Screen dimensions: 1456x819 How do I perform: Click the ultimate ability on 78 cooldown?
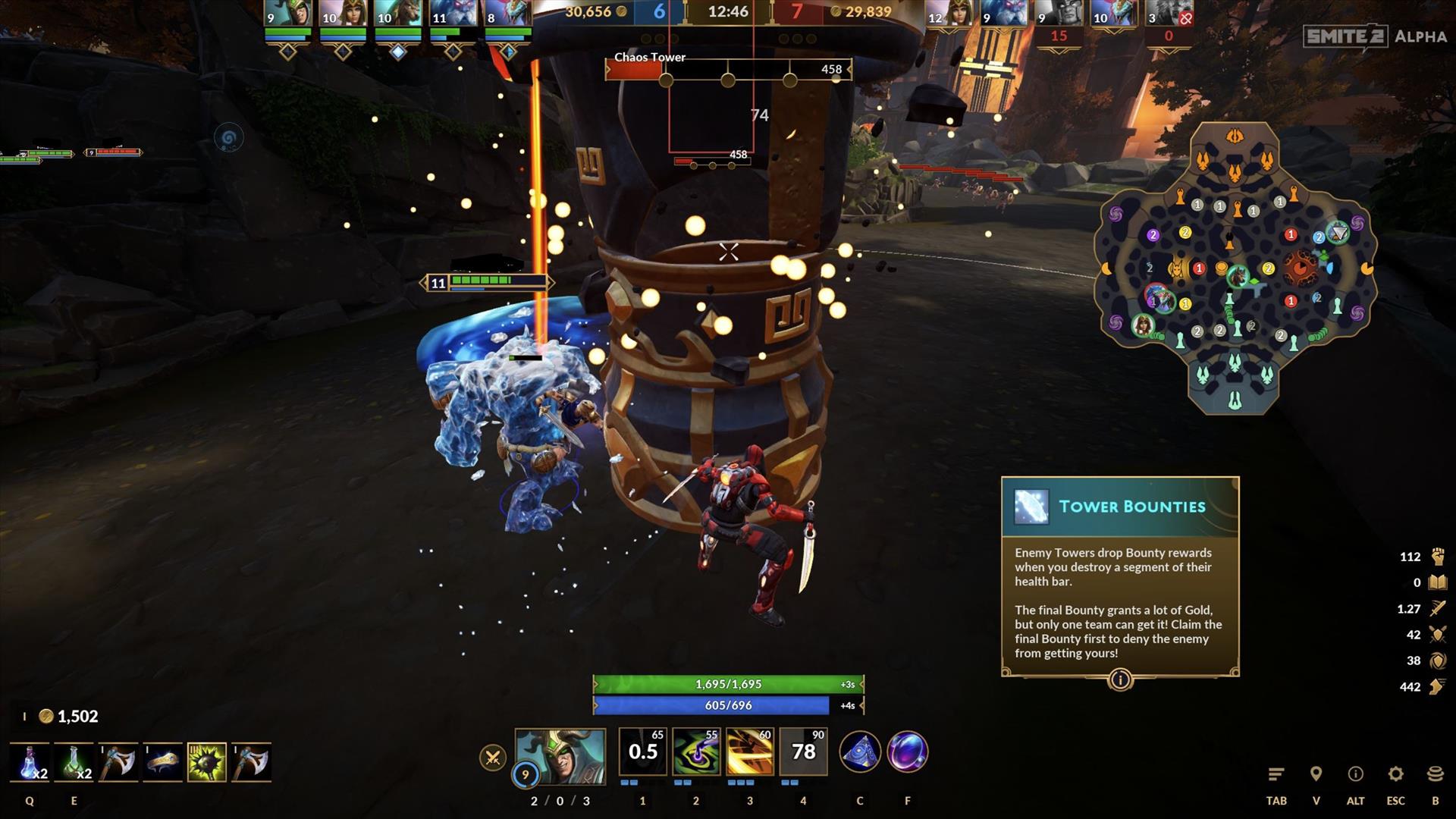click(x=803, y=752)
